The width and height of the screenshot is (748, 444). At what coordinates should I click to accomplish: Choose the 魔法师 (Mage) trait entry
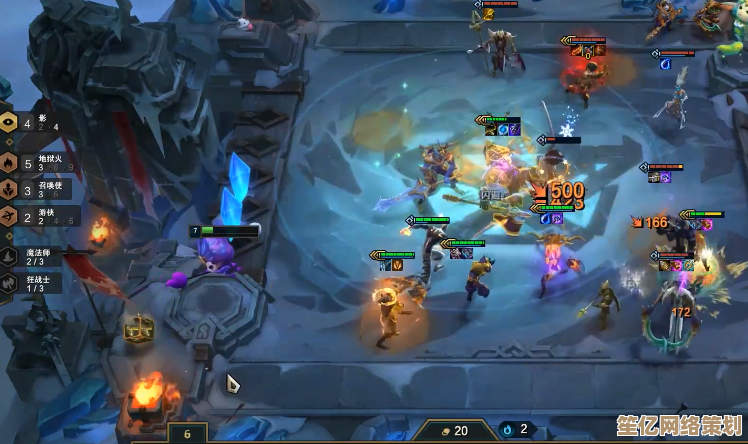[30, 256]
